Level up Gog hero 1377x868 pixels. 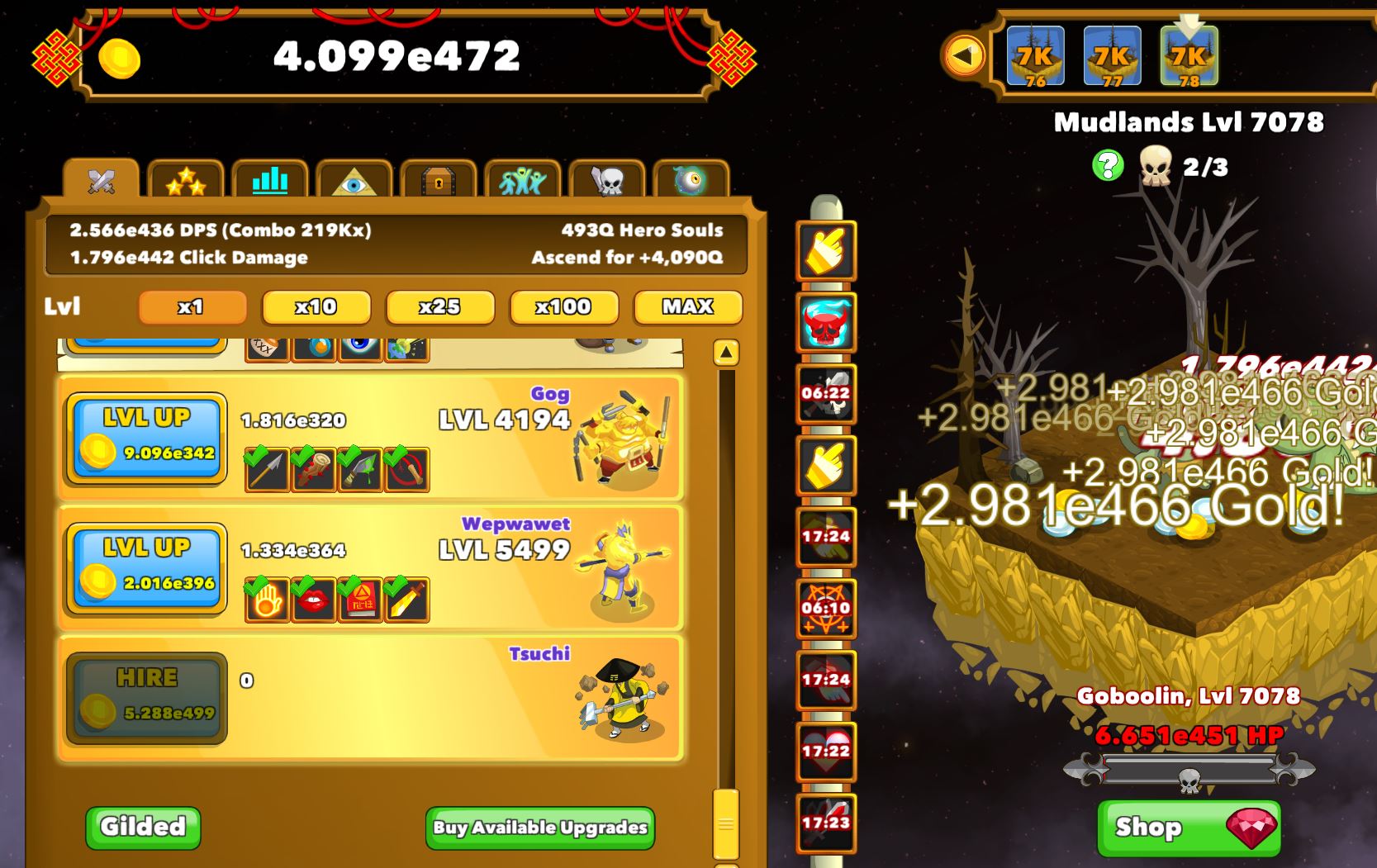(145, 438)
